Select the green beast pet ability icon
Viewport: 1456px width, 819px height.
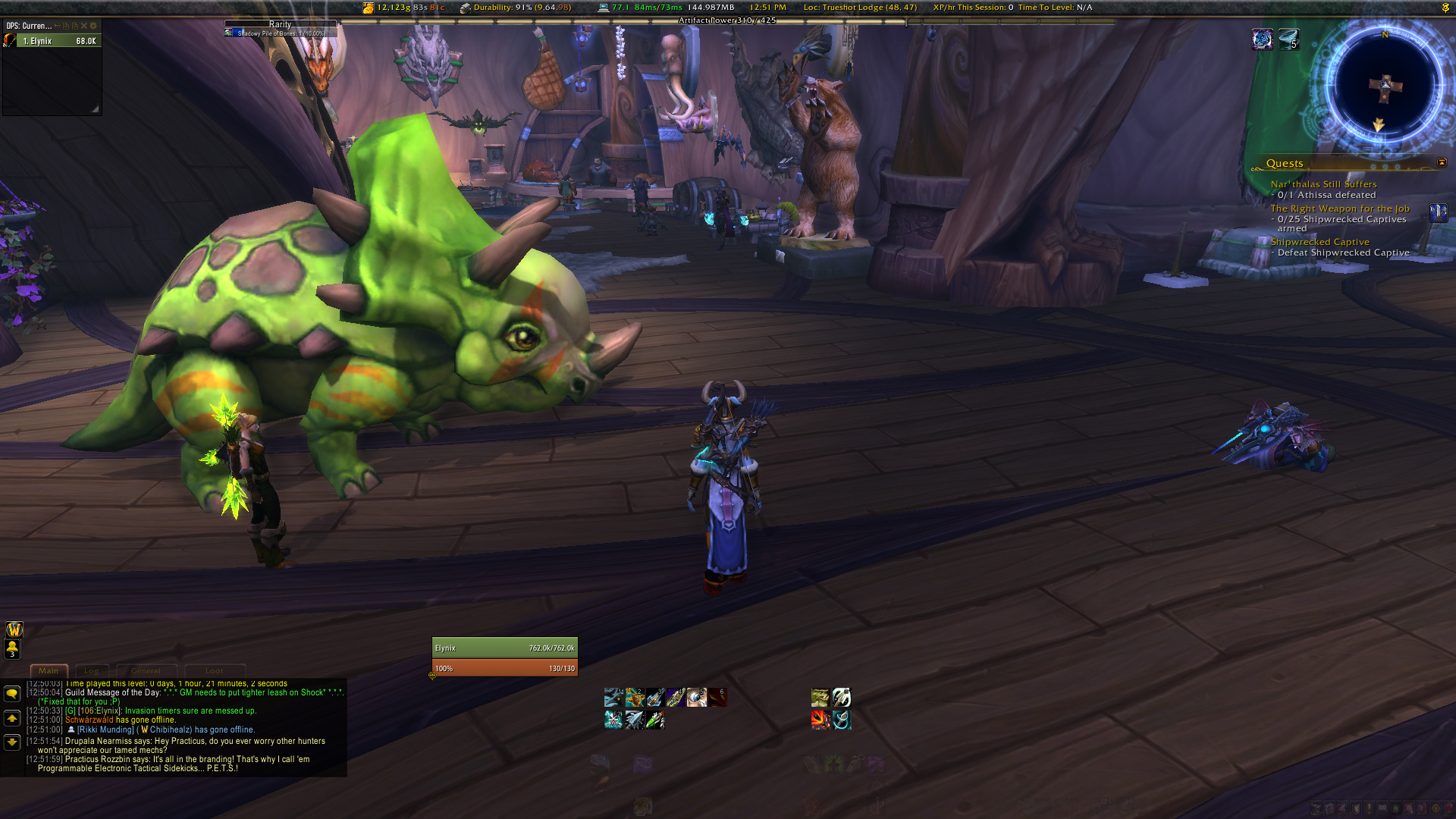click(820, 697)
